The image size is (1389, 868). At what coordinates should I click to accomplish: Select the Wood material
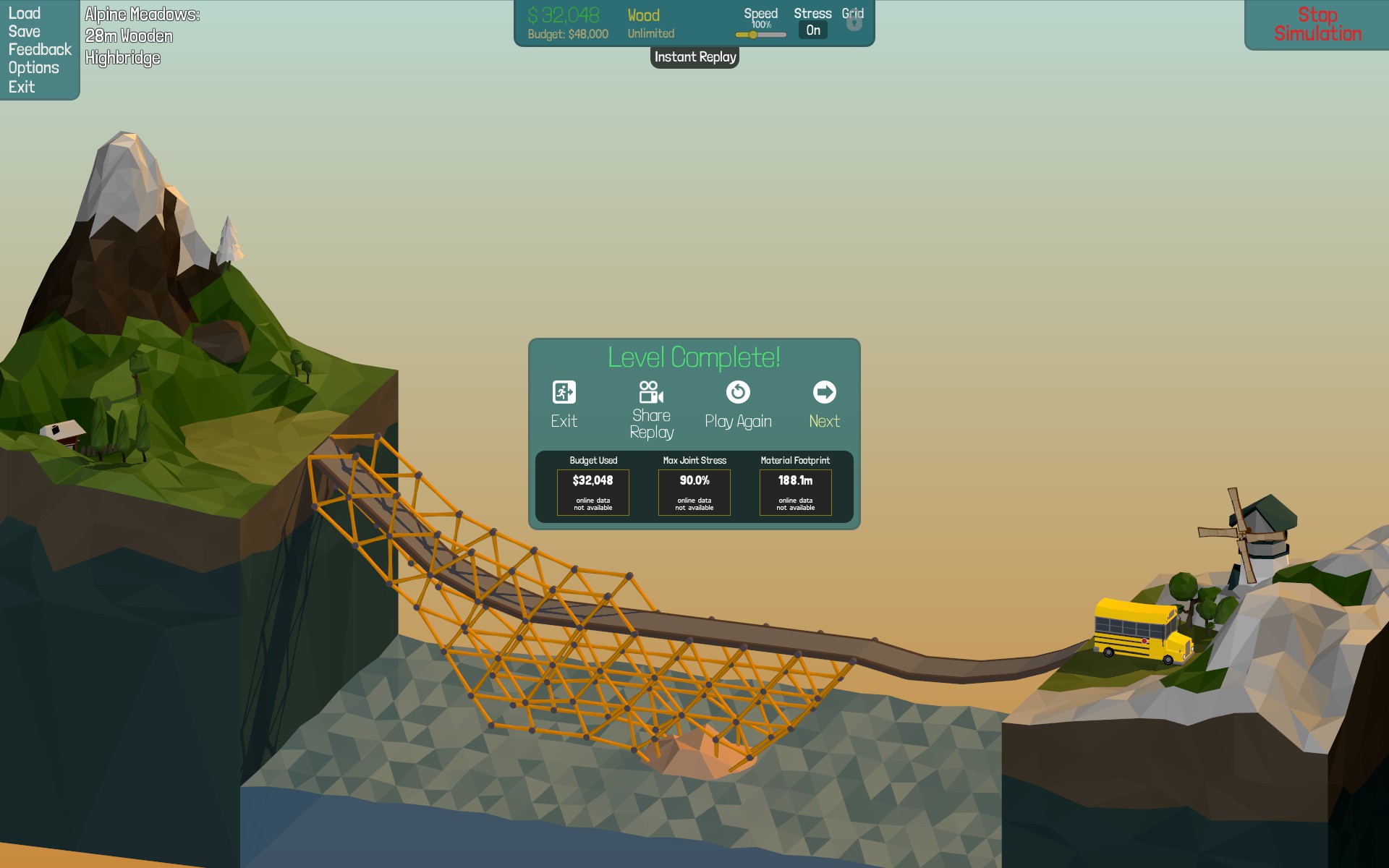pos(643,16)
